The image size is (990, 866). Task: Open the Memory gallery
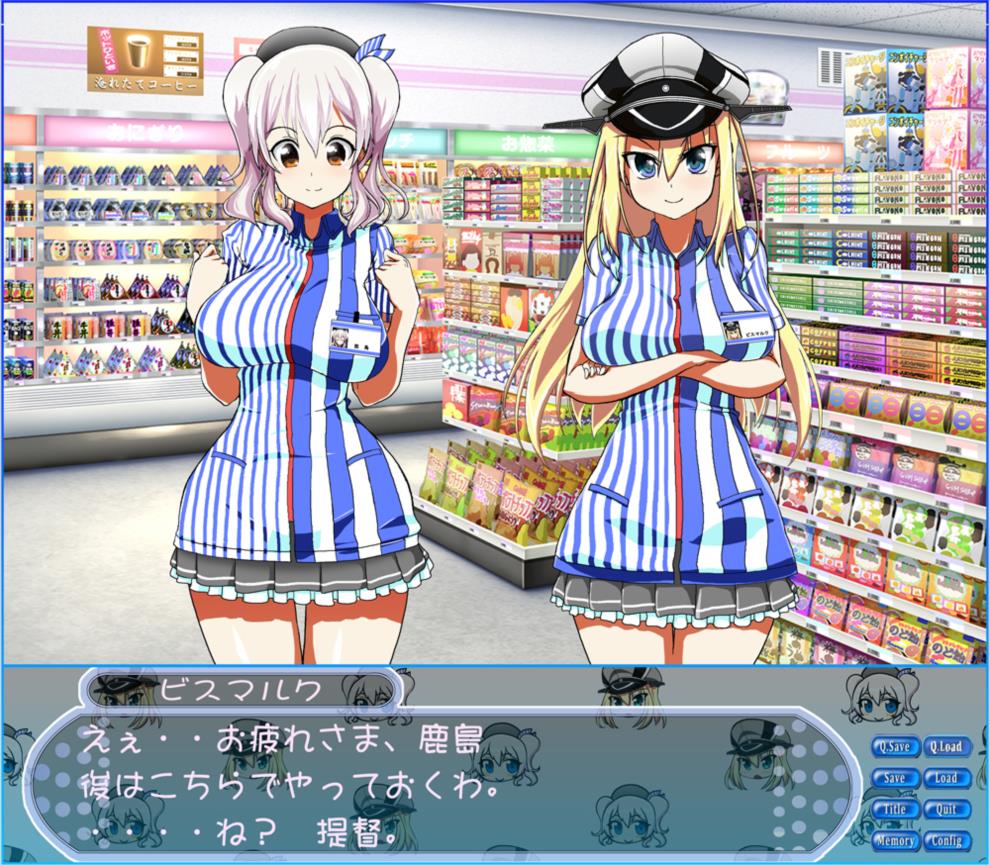pos(894,841)
